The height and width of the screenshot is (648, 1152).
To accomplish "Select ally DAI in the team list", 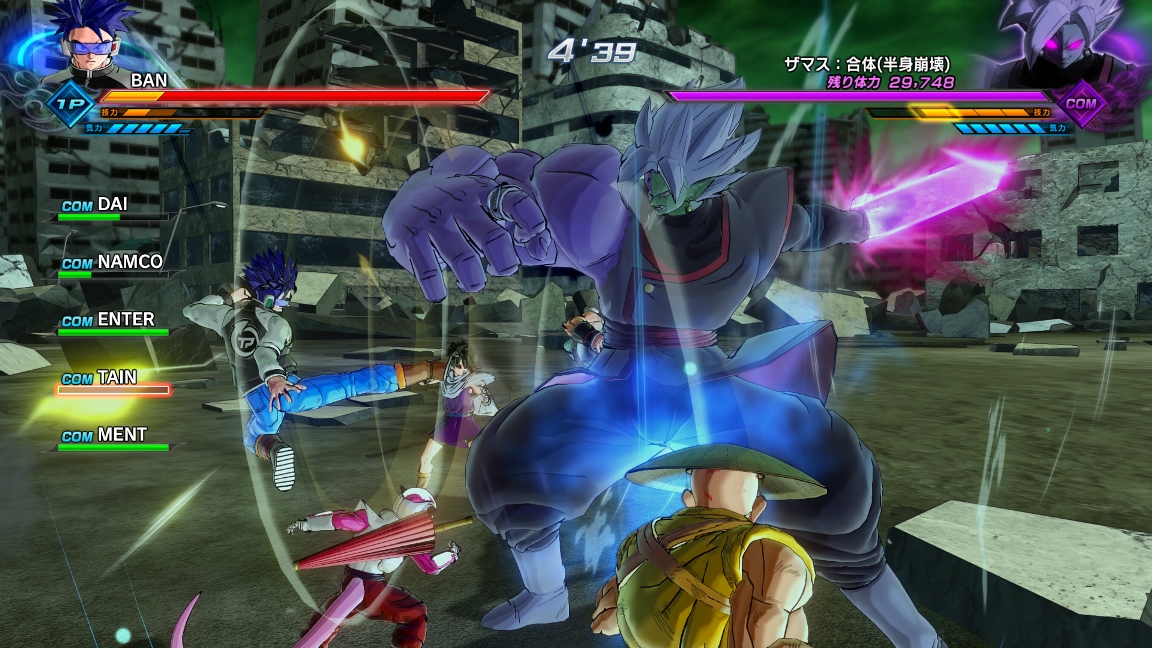I will click(110, 206).
